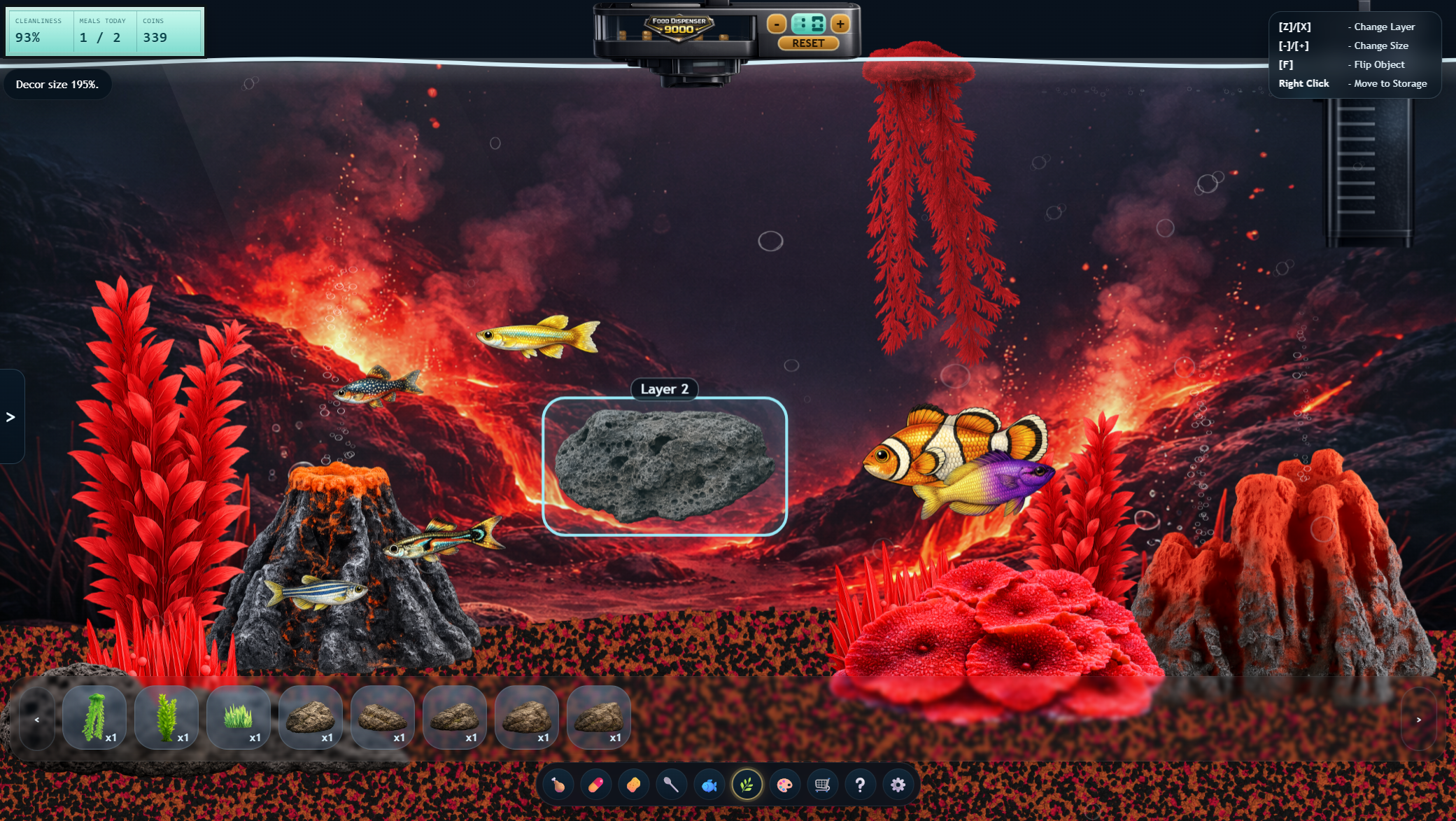
Task: Open the paint palette customization
Action: (784, 785)
